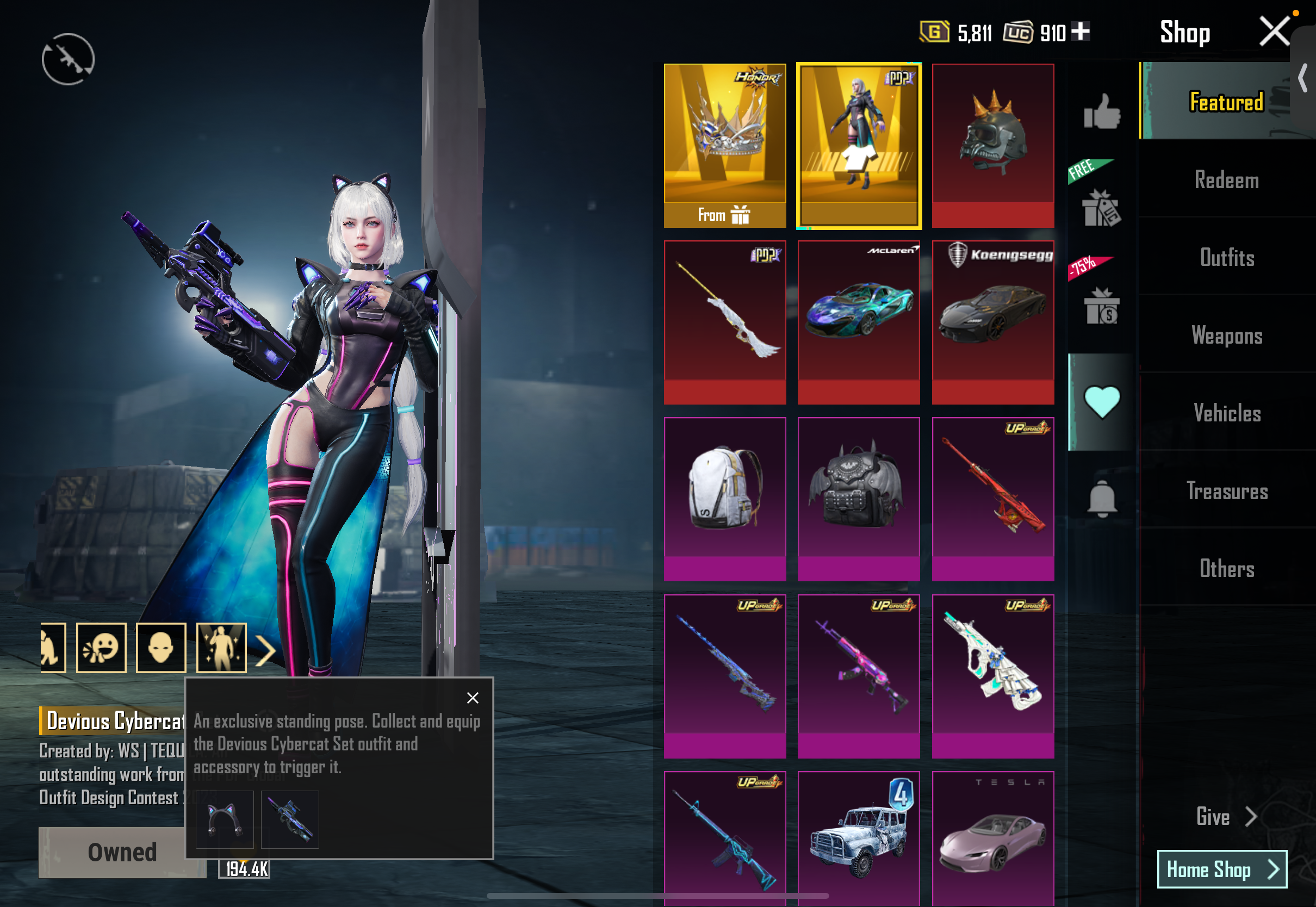The height and width of the screenshot is (907, 1316).
Task: Browse the Vehicles category
Action: coord(1226,413)
